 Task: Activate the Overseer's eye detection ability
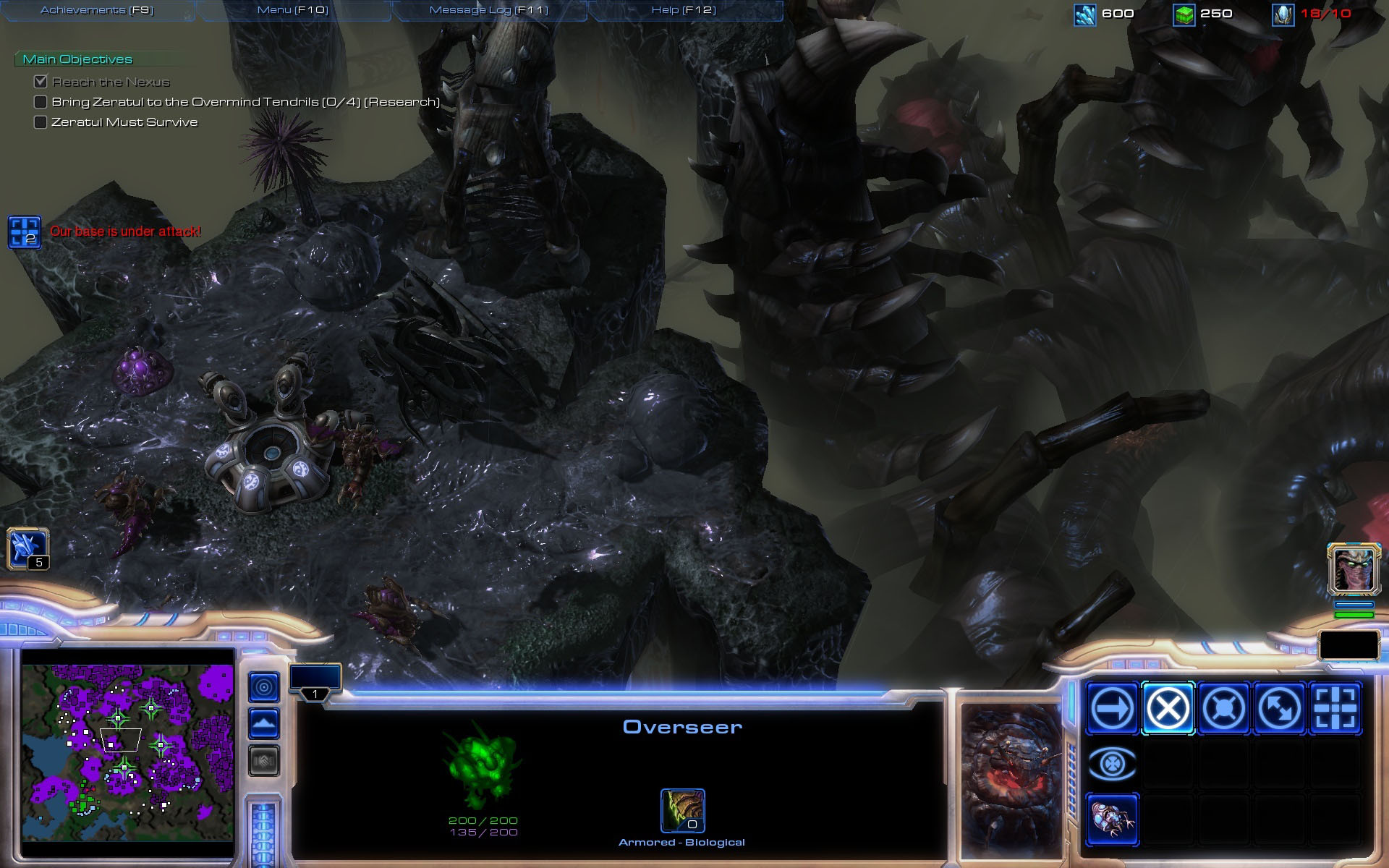pos(1112,764)
